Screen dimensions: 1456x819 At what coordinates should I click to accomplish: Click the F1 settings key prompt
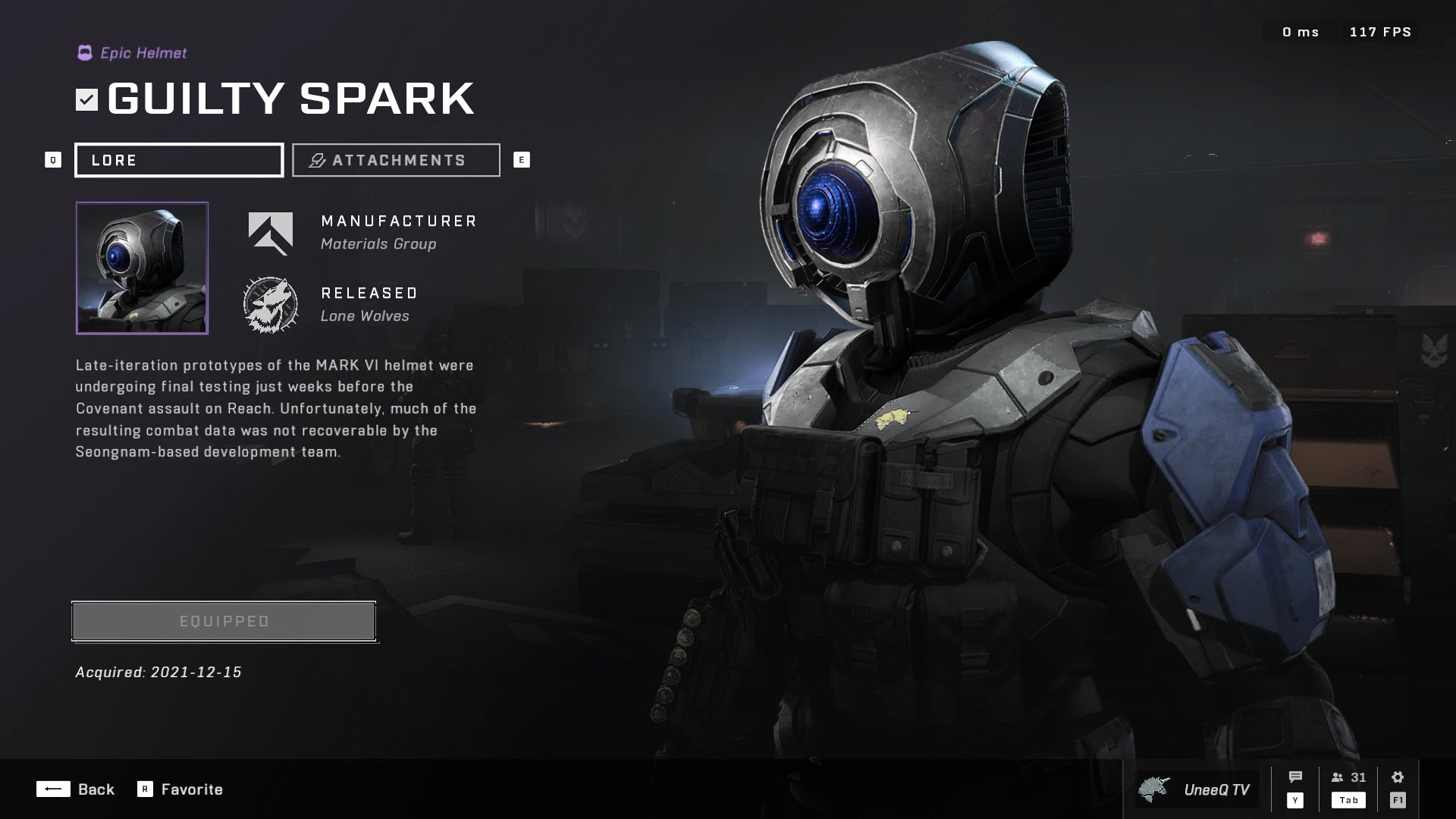[x=1396, y=799]
